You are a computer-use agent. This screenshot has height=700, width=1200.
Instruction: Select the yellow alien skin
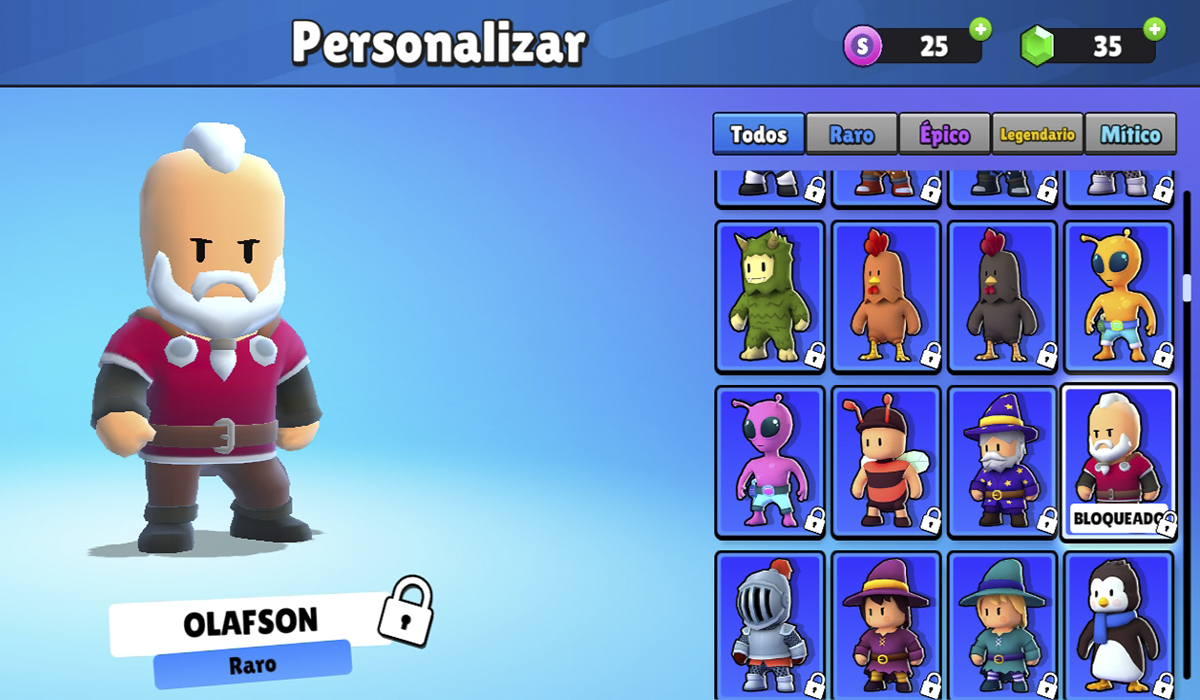point(1118,296)
